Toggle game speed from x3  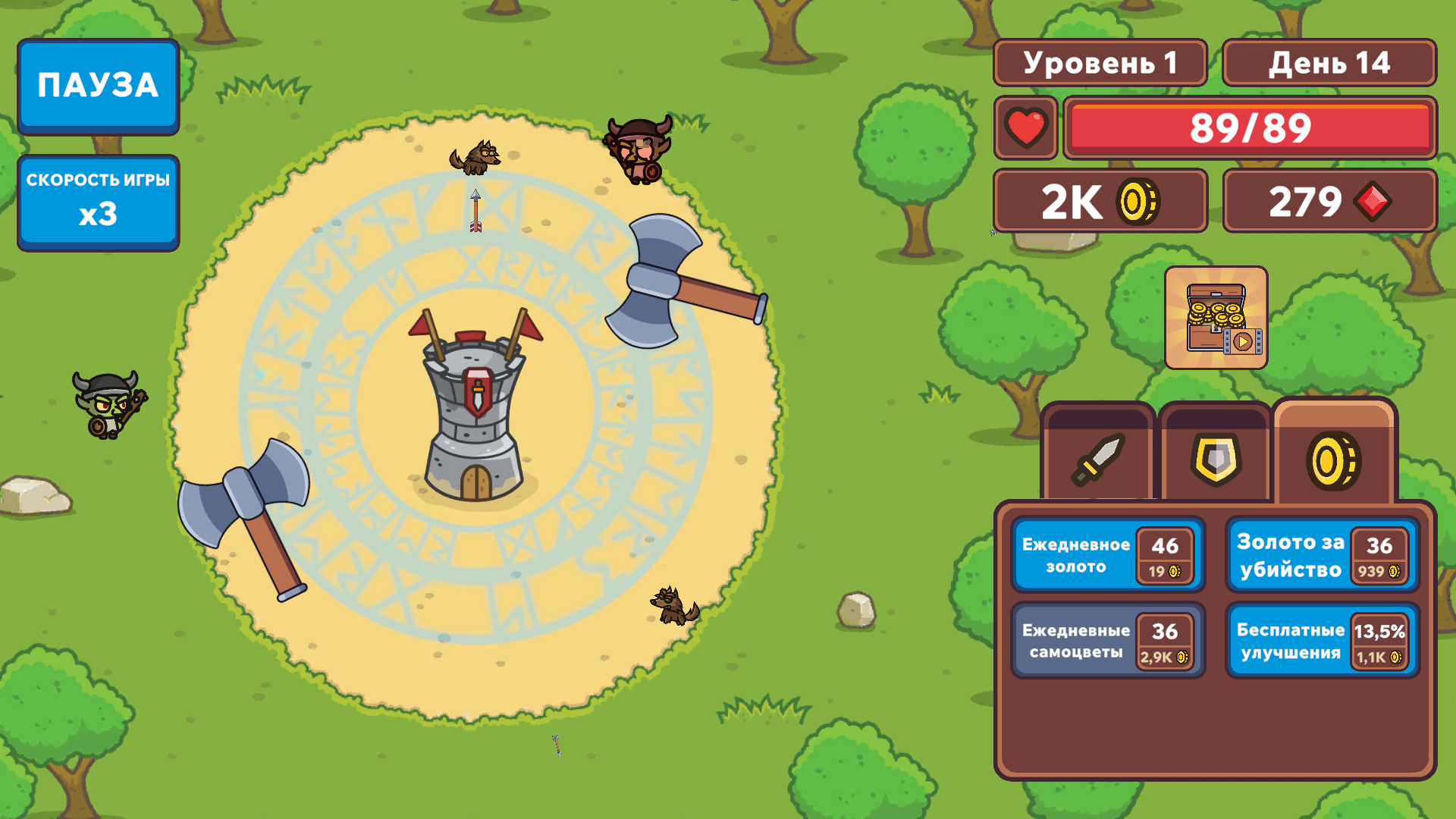point(98,199)
